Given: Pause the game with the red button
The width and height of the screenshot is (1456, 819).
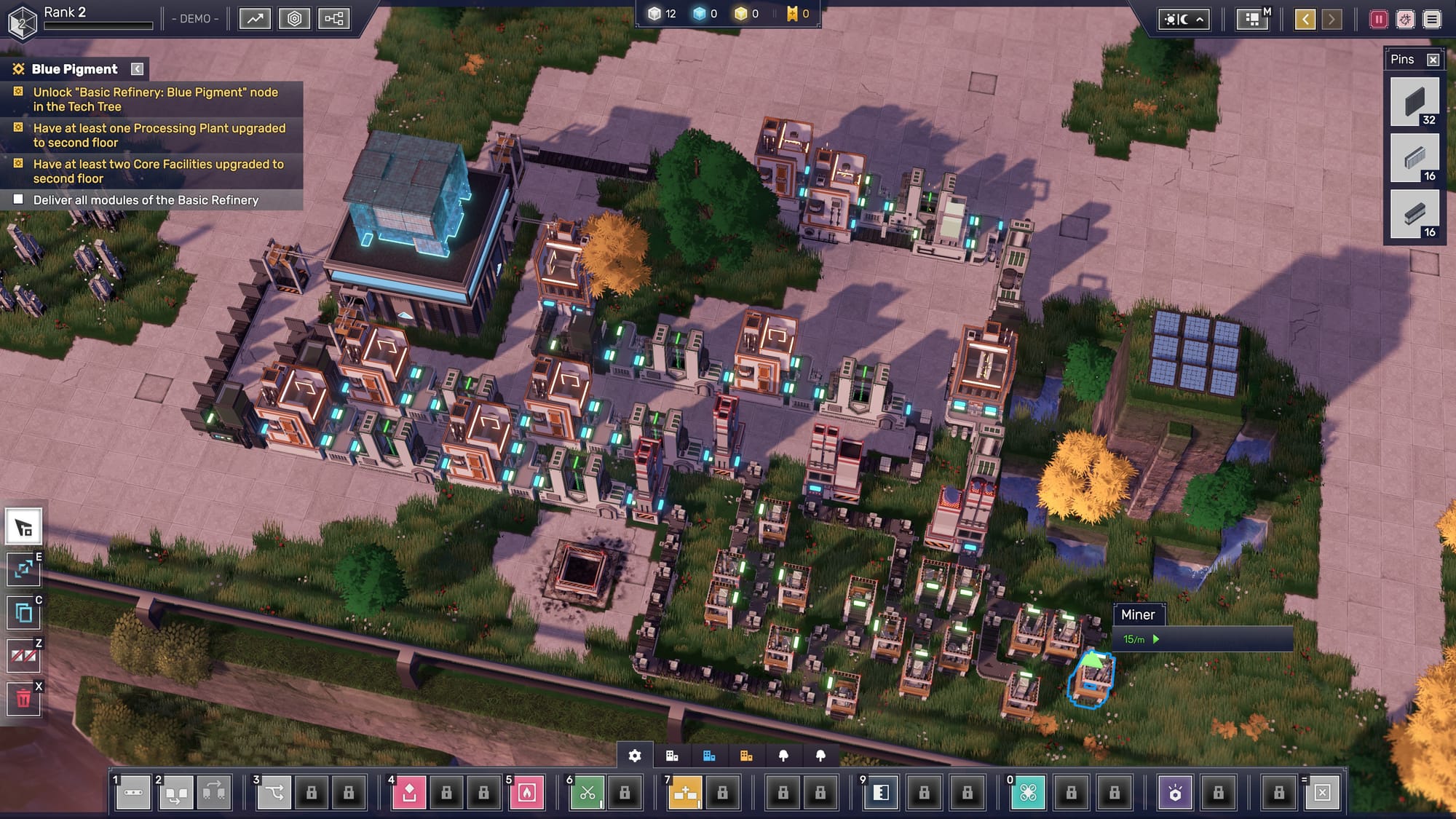Looking at the screenshot, I should [x=1378, y=19].
